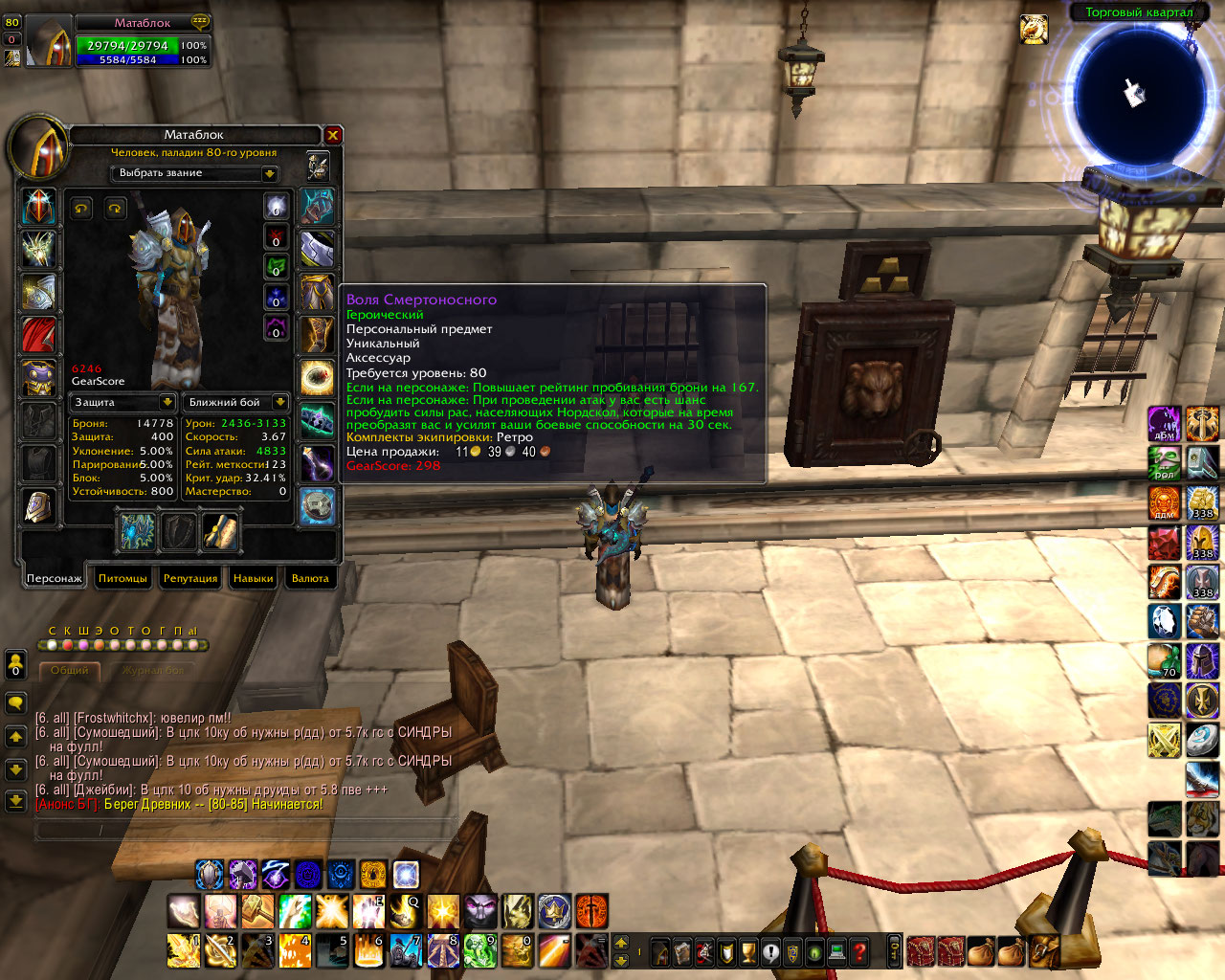Close the Матаблок character window
Viewport: 1225px width, 980px height.
pos(333,135)
